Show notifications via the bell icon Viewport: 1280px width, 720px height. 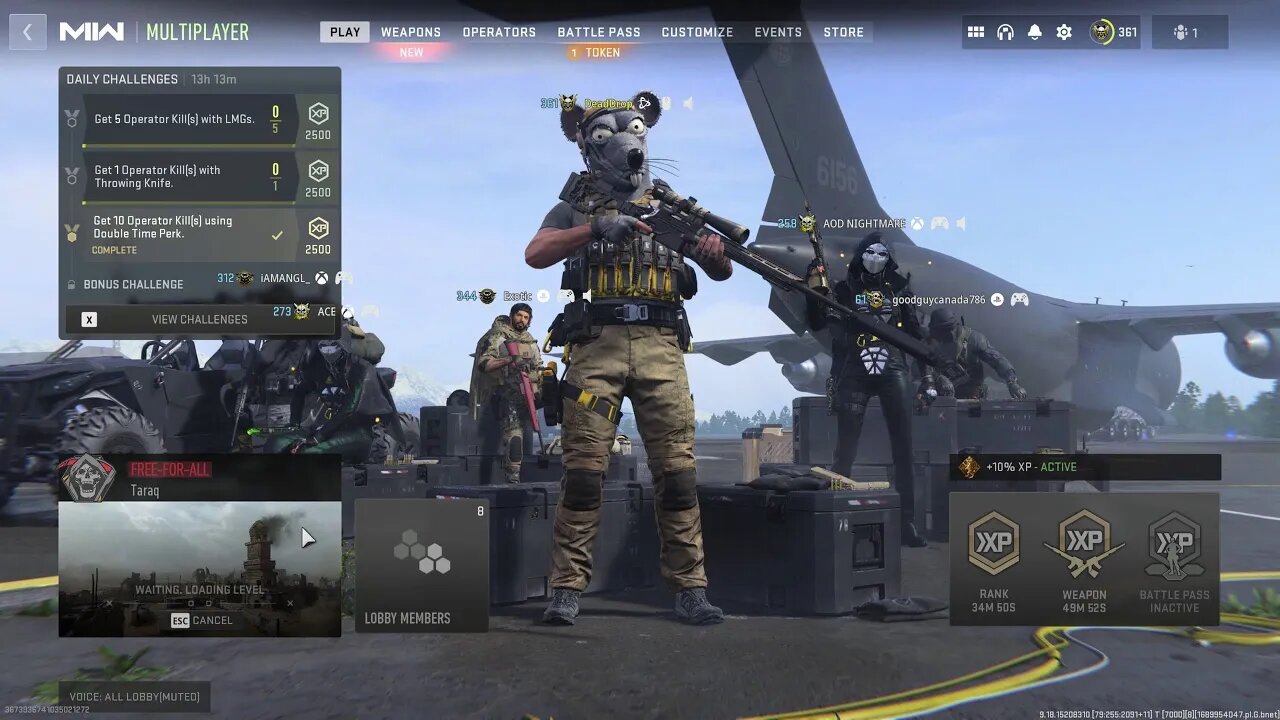(1034, 32)
